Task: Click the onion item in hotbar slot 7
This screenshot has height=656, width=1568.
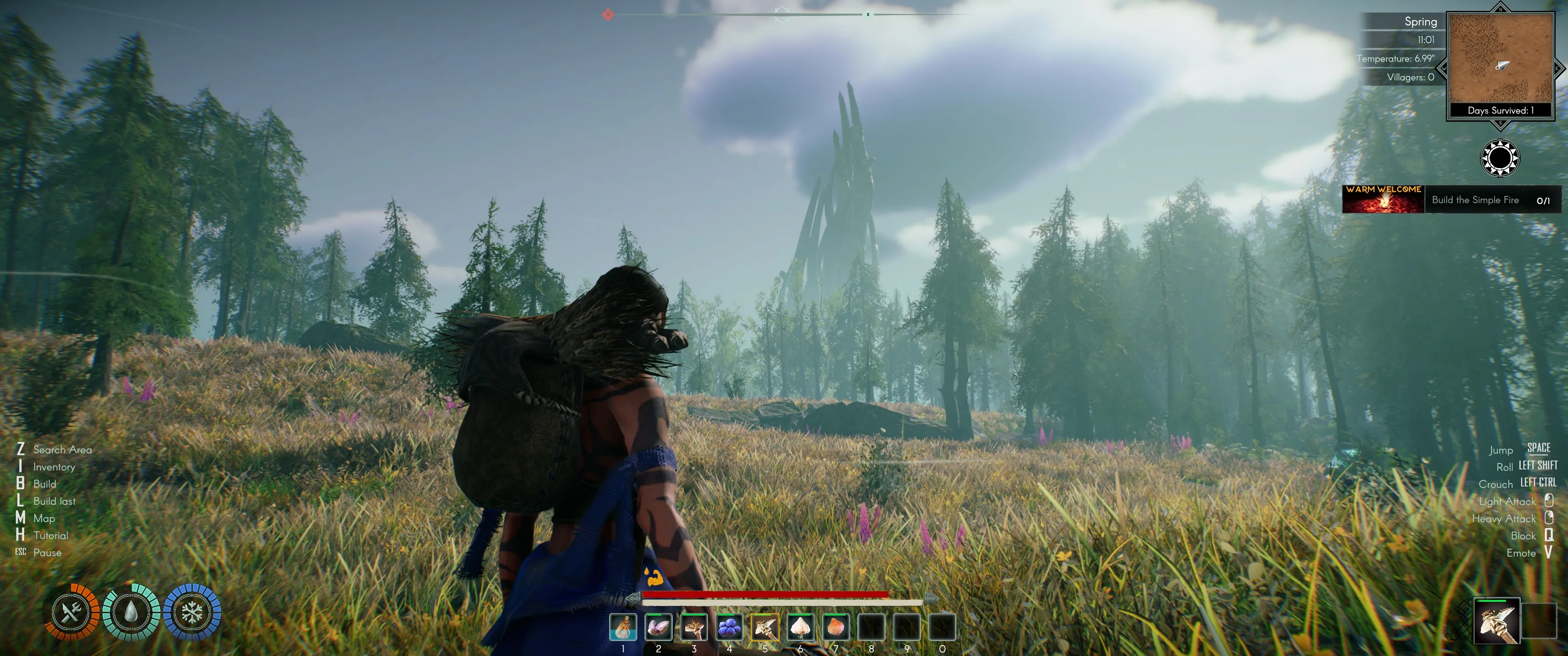Action: 836,627
